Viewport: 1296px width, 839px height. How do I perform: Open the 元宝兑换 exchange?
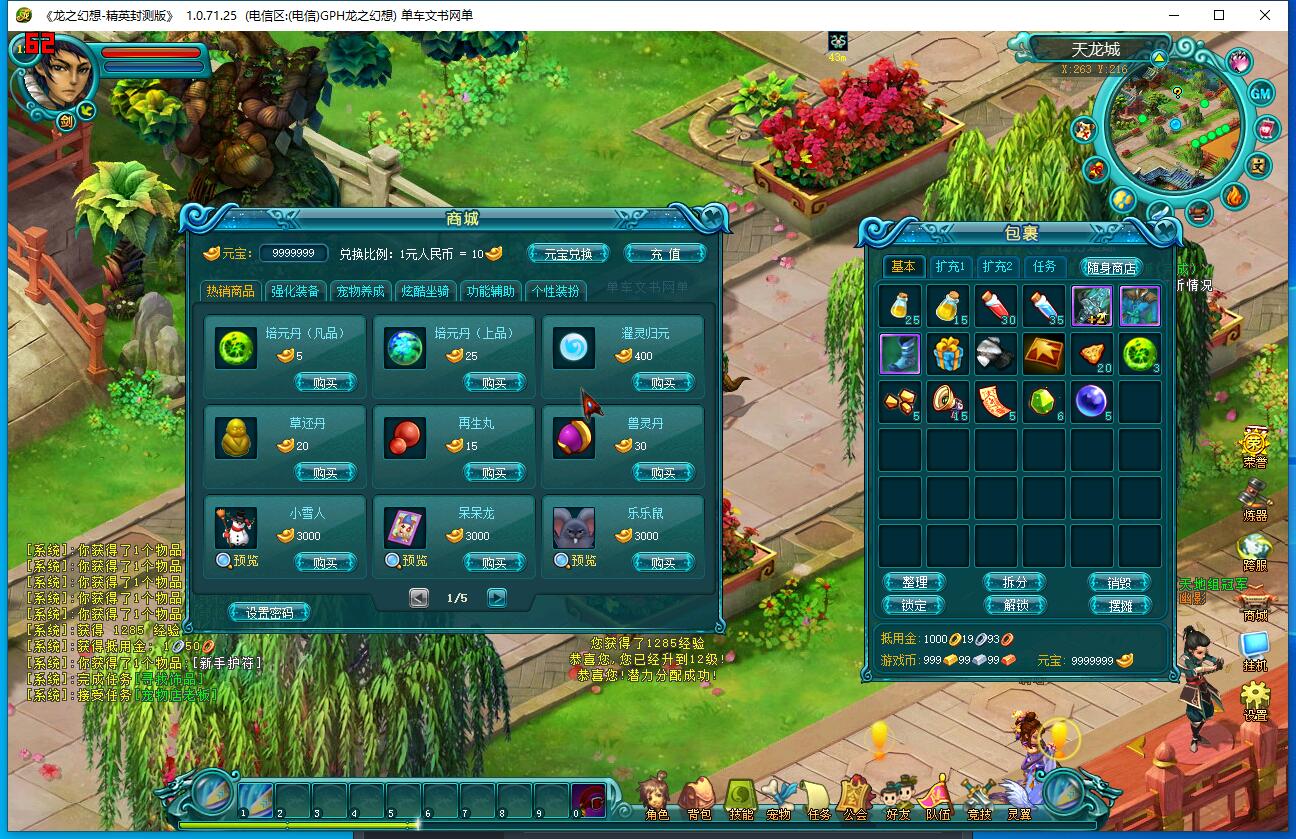click(x=568, y=254)
